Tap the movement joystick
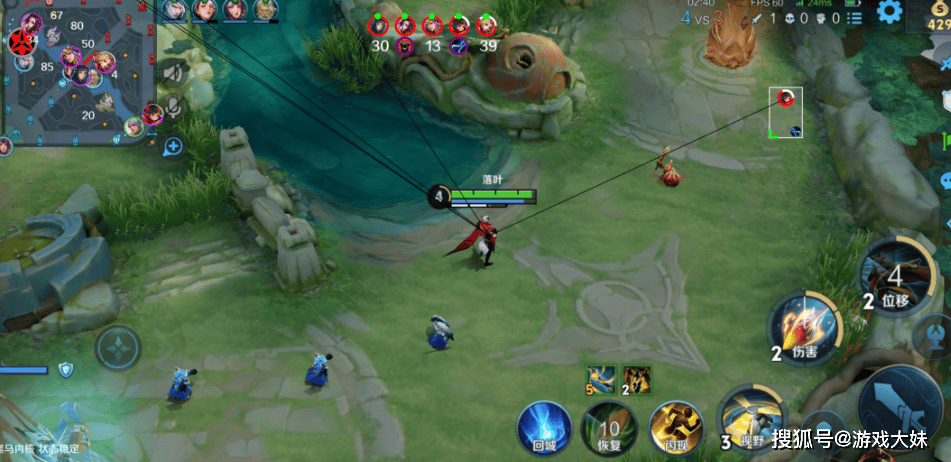Viewport: 951px width, 462px height. tap(118, 349)
